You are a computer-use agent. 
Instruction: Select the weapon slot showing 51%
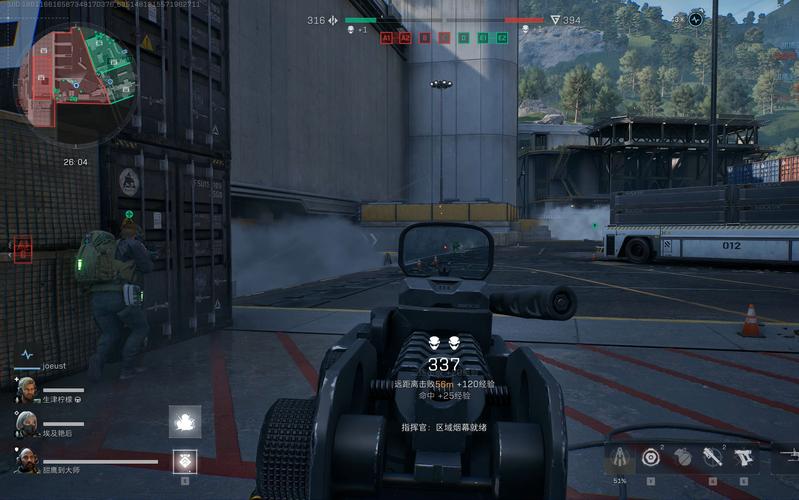click(621, 457)
